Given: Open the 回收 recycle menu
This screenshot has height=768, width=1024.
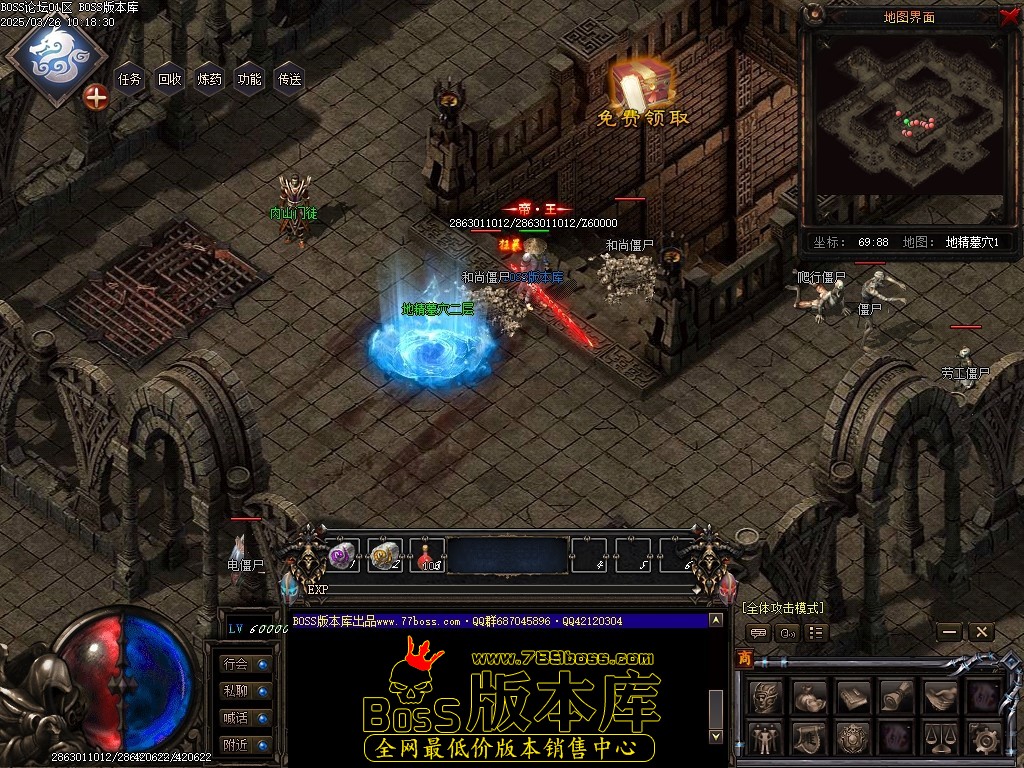Looking at the screenshot, I should click(170, 79).
